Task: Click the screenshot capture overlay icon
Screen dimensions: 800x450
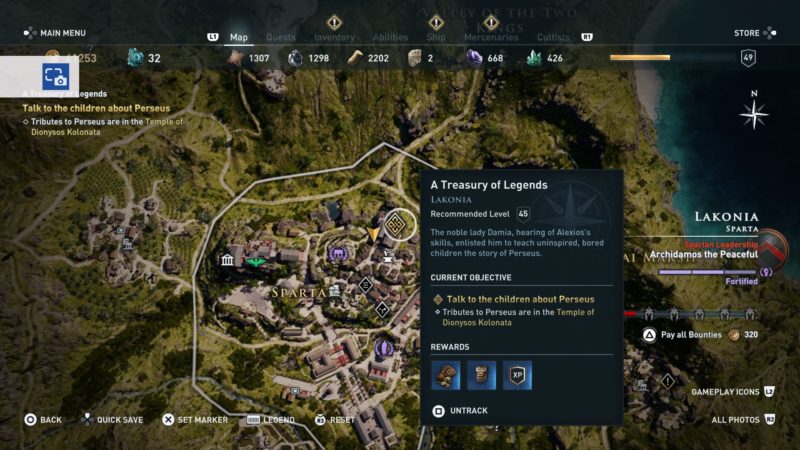Action: pyautogui.click(x=54, y=76)
